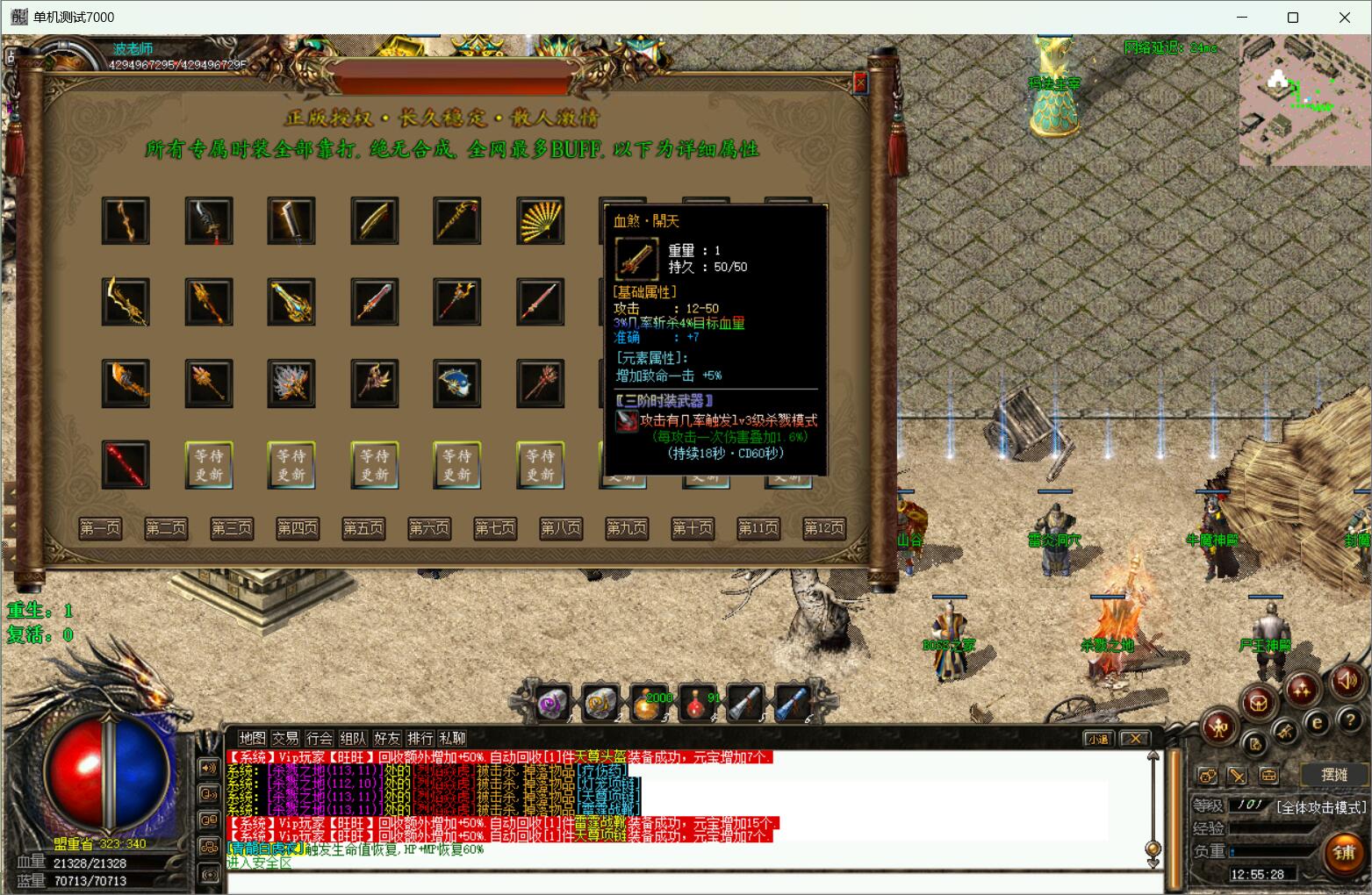Image resolution: width=1372 pixels, height=895 pixels.
Task: Use the red potion hotbar slot
Action: point(698,703)
